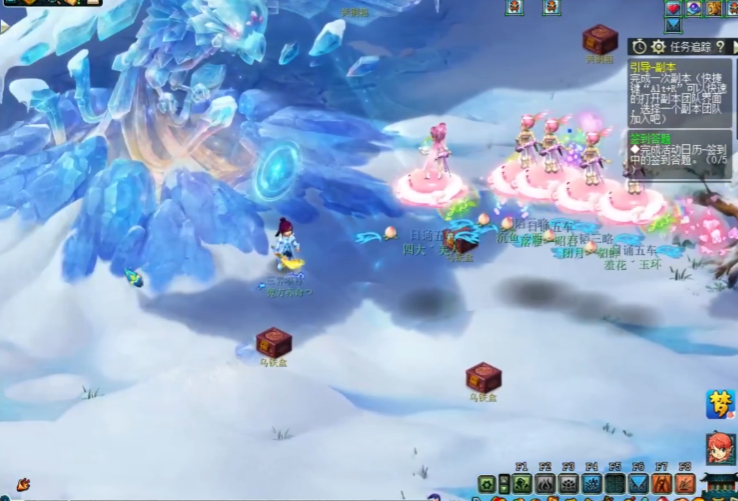The image size is (738, 501).
Task: Click the quest tracker stopwatch icon
Action: coord(639,46)
